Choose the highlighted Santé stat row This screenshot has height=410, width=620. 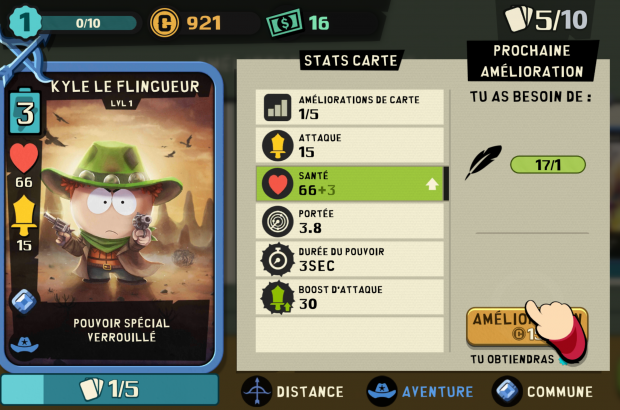350,183
